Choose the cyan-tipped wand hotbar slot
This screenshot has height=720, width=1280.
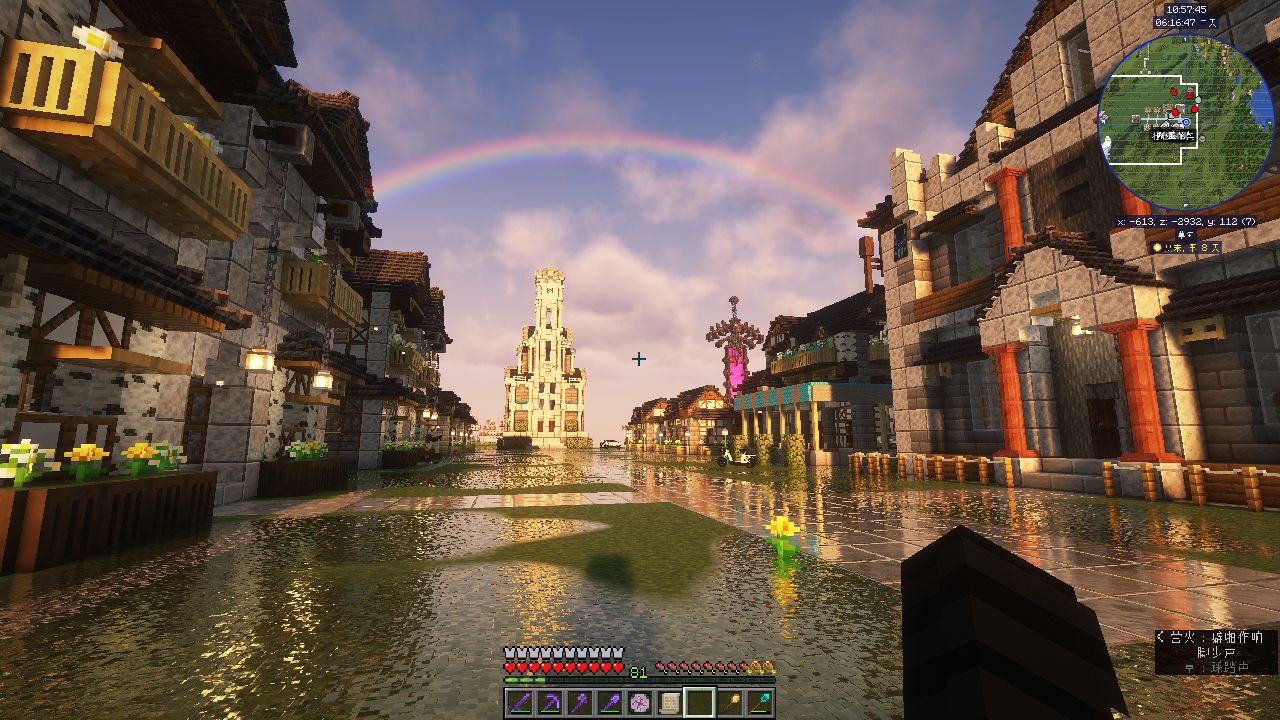(x=761, y=703)
